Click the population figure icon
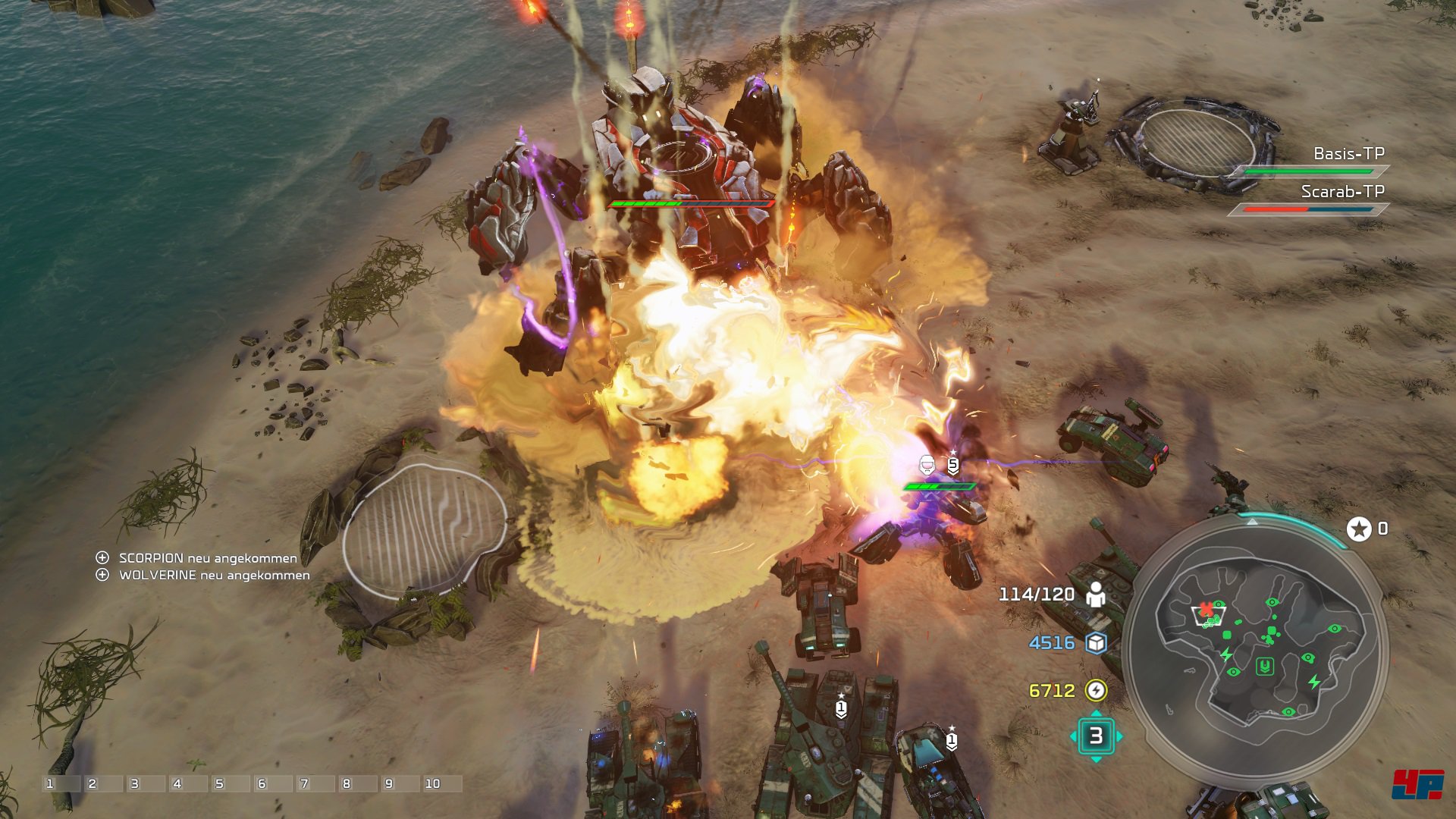1456x819 pixels. pos(1096,595)
